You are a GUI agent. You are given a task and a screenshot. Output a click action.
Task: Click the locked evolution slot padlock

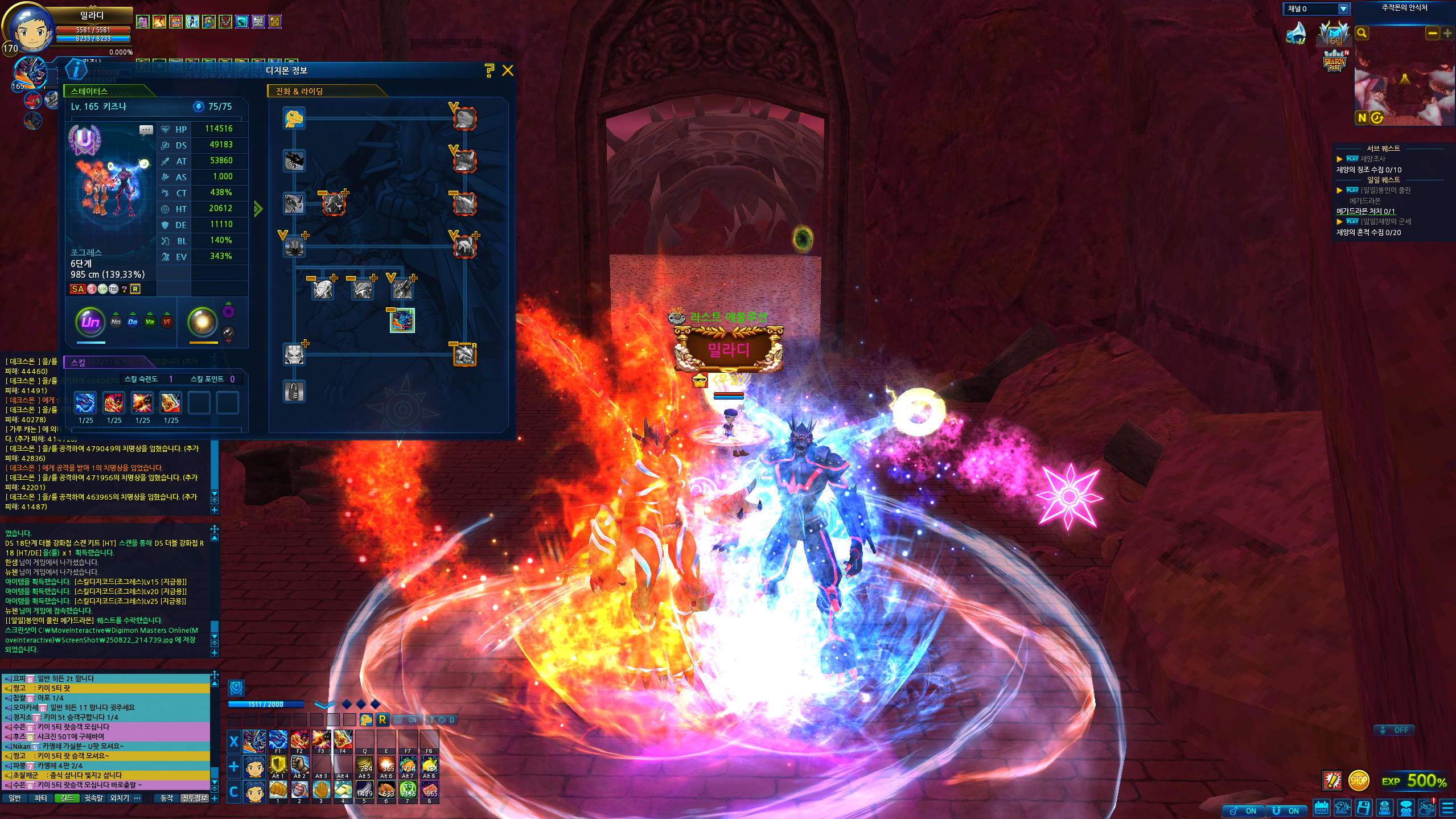pos(294,392)
